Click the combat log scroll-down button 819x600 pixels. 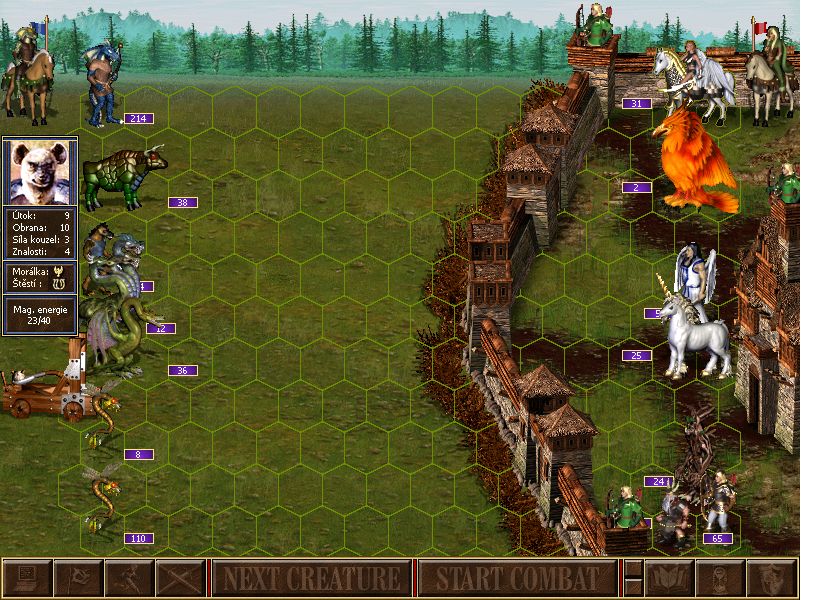pos(633,587)
